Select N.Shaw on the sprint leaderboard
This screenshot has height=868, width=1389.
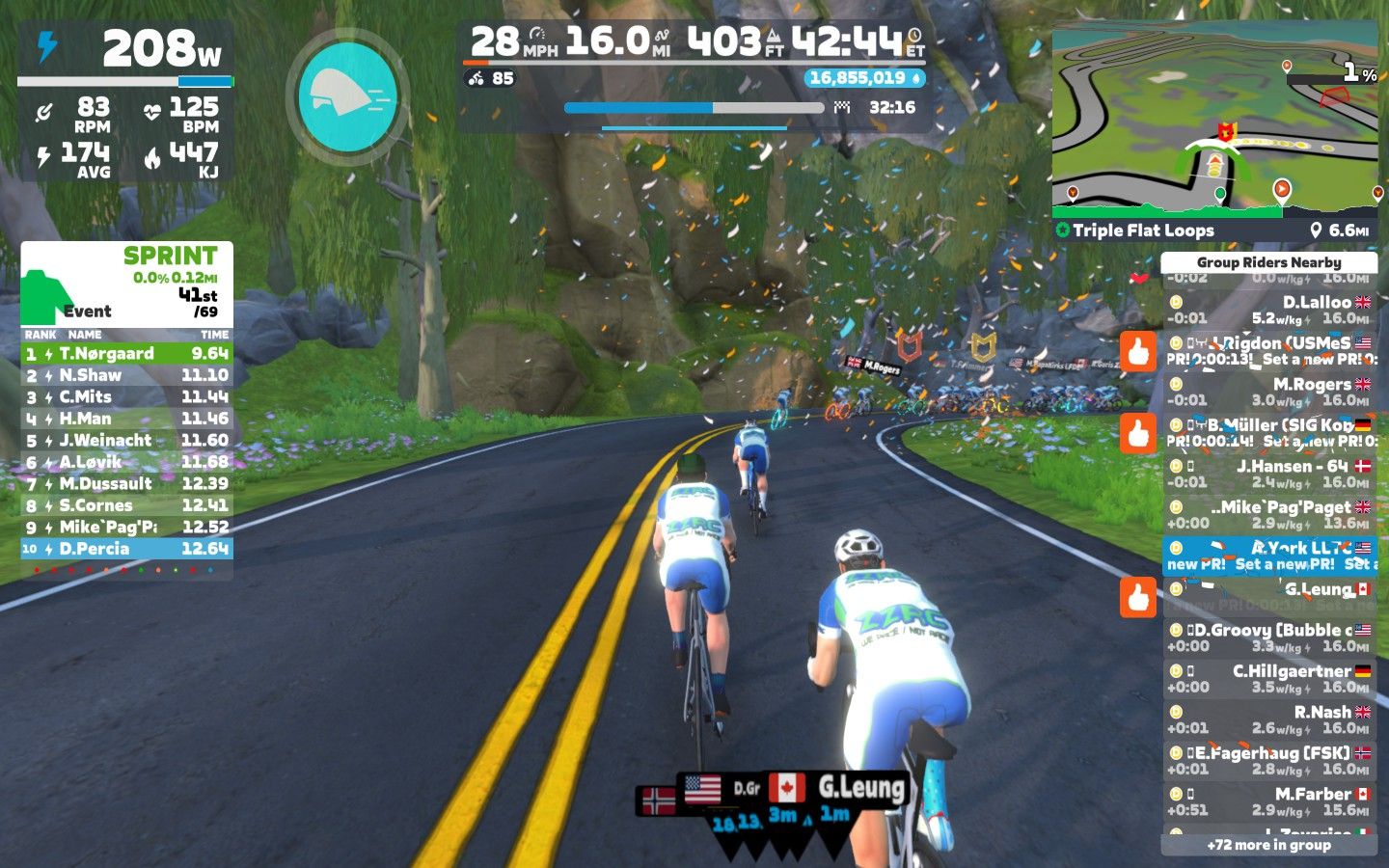(x=126, y=375)
